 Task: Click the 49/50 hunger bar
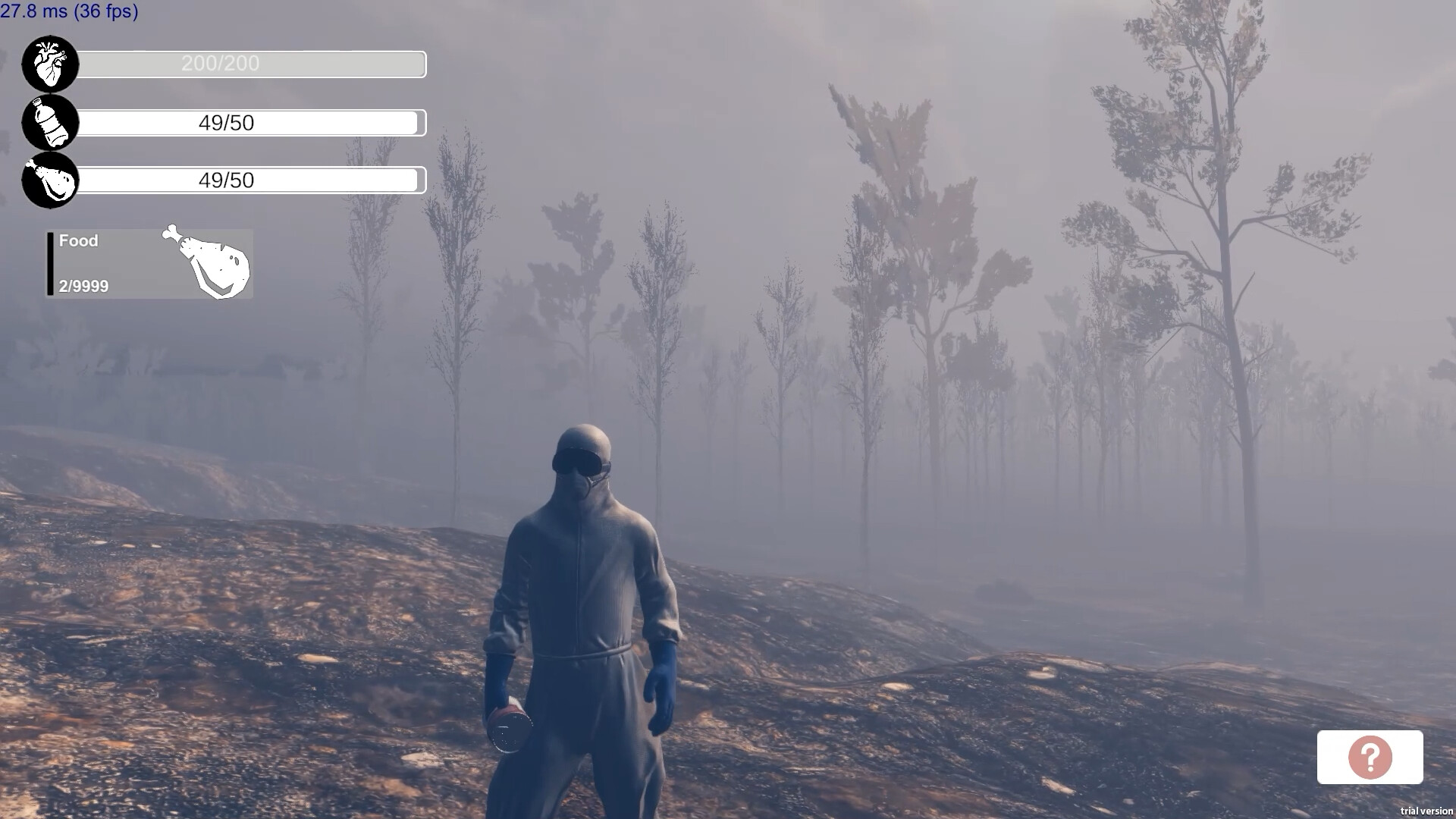(250, 180)
